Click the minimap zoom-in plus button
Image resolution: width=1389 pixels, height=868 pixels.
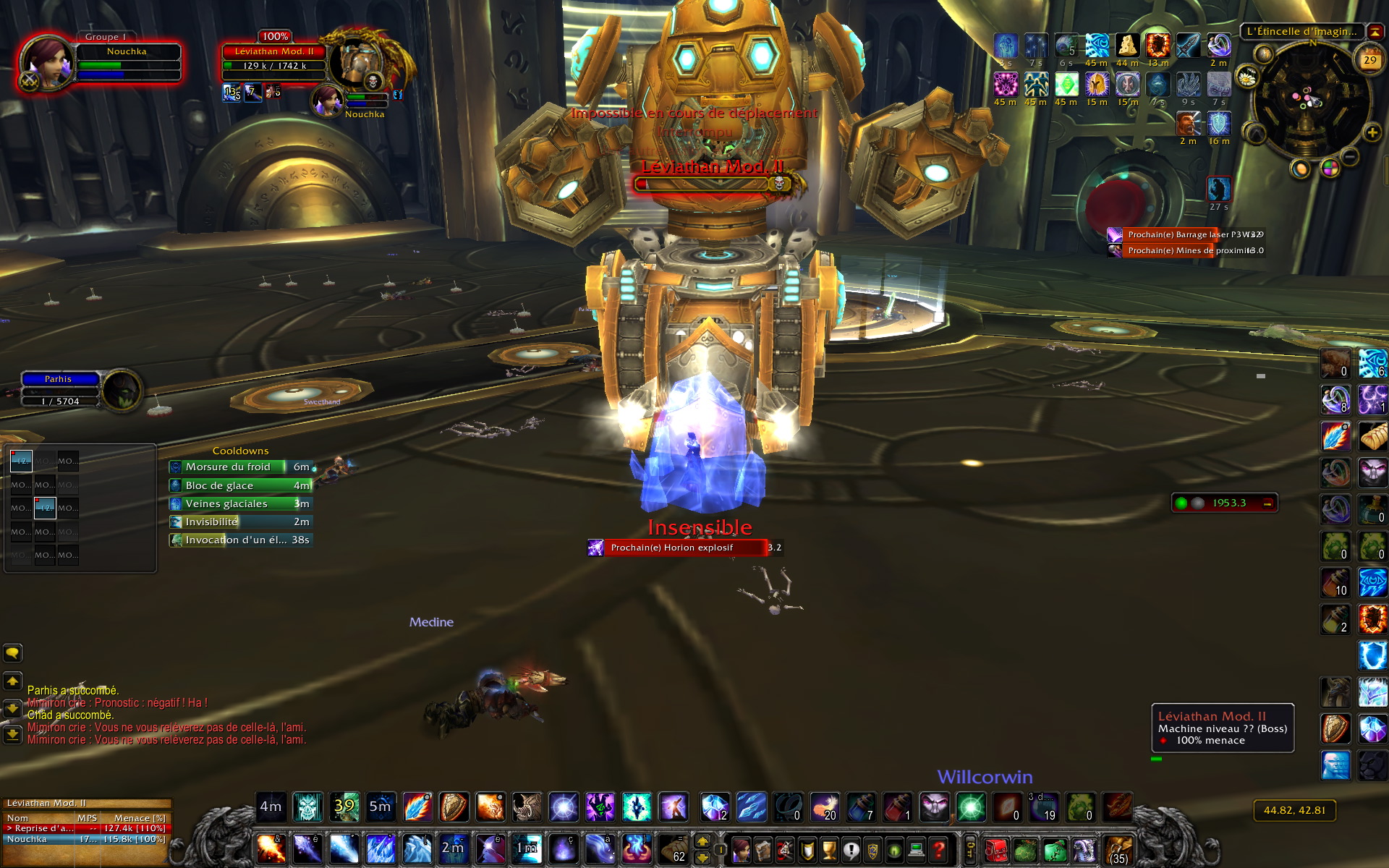tap(1372, 132)
